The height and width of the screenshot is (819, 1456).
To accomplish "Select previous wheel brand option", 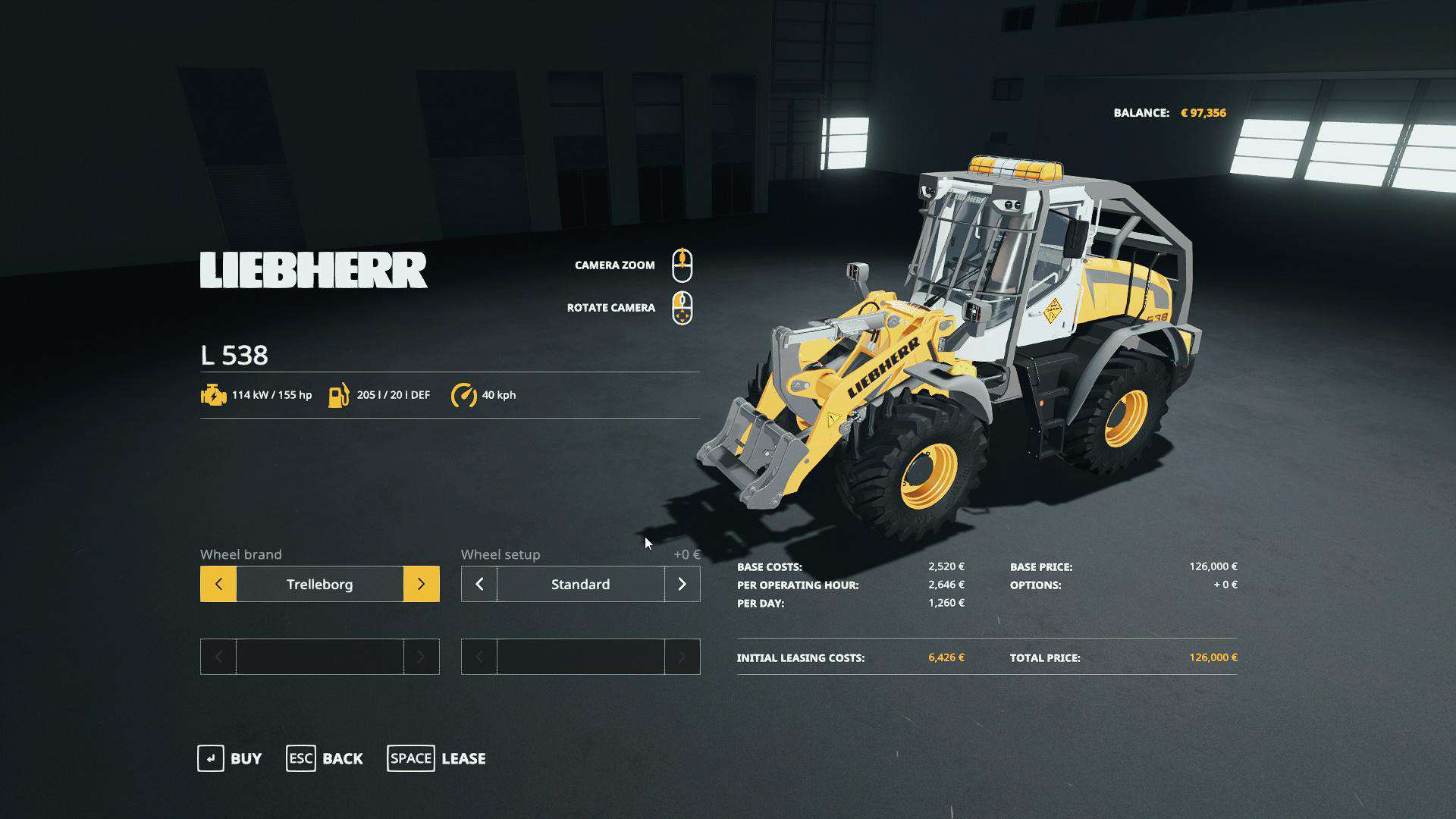I will [x=218, y=584].
